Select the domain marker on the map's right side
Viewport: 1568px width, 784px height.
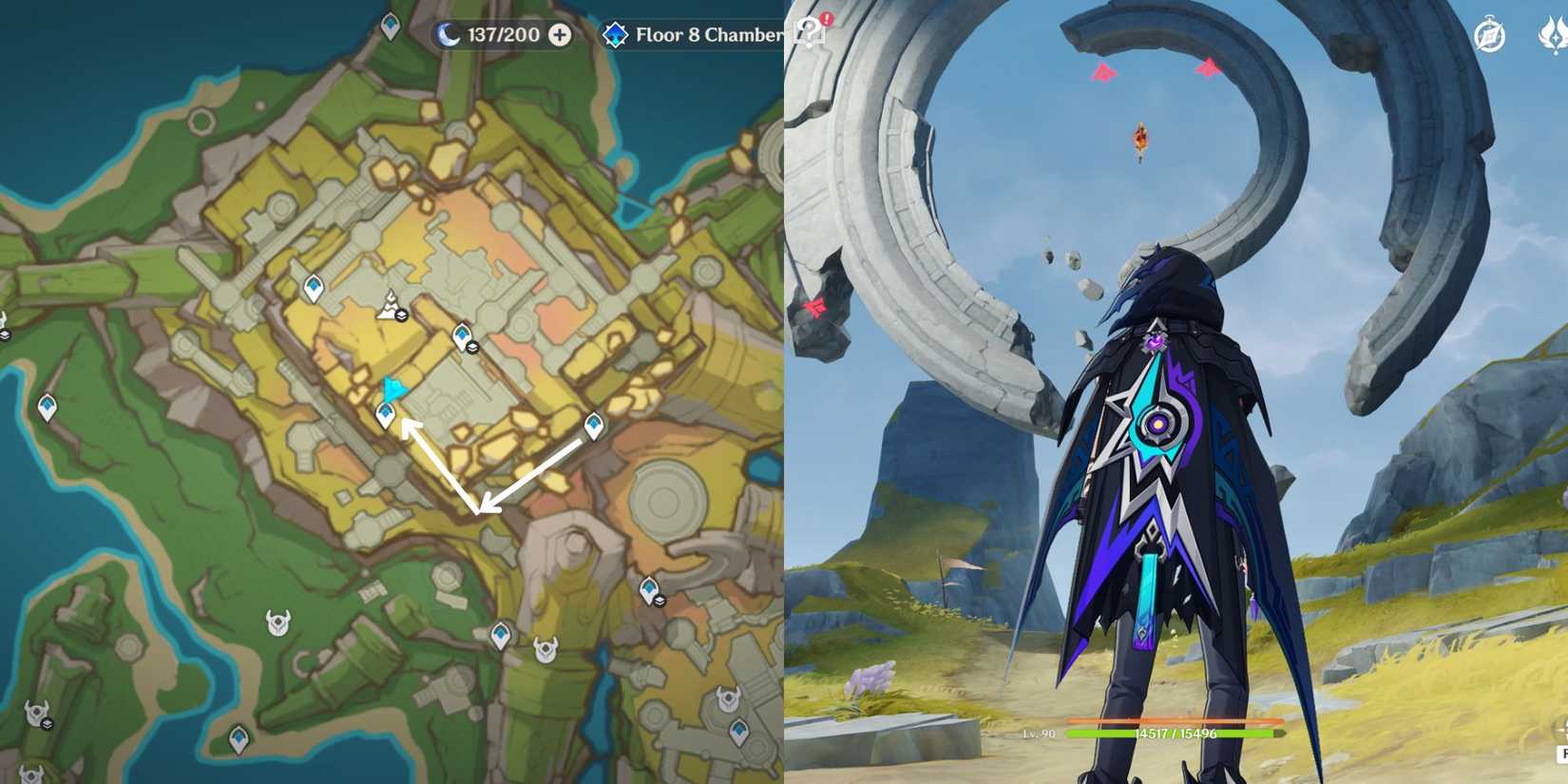pos(594,425)
